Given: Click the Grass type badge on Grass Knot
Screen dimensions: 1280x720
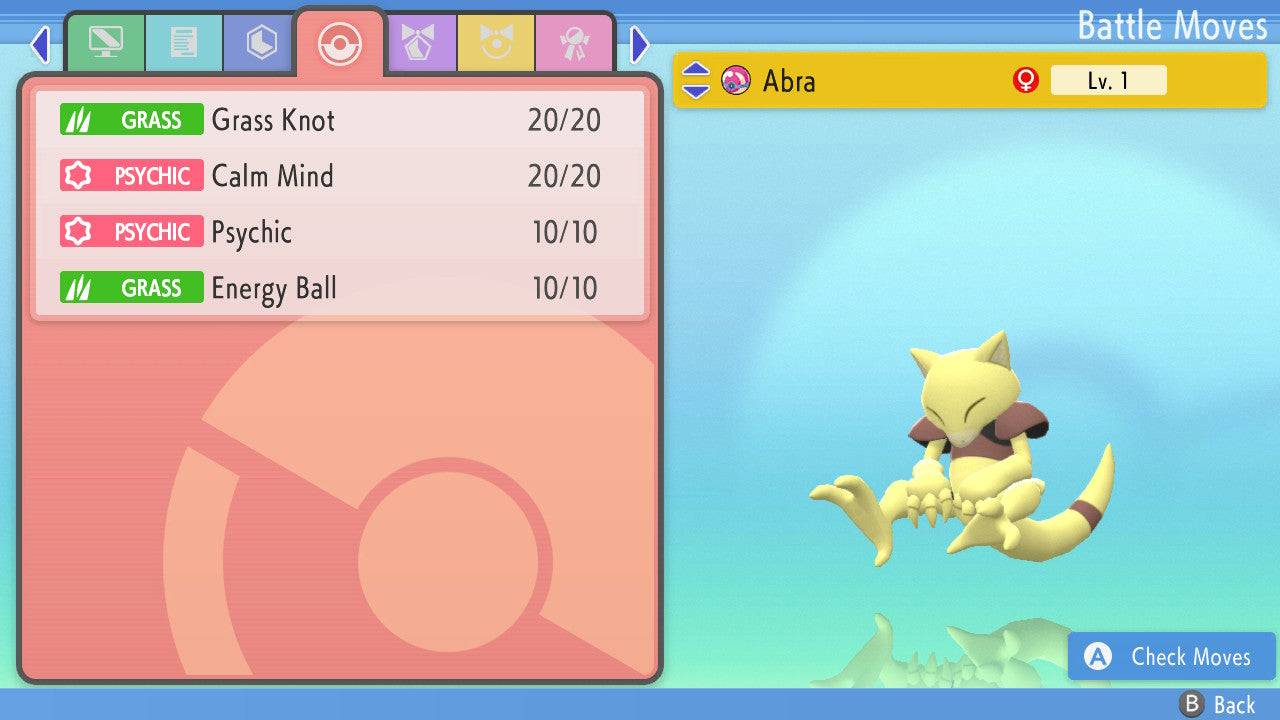Looking at the screenshot, I should [131, 119].
